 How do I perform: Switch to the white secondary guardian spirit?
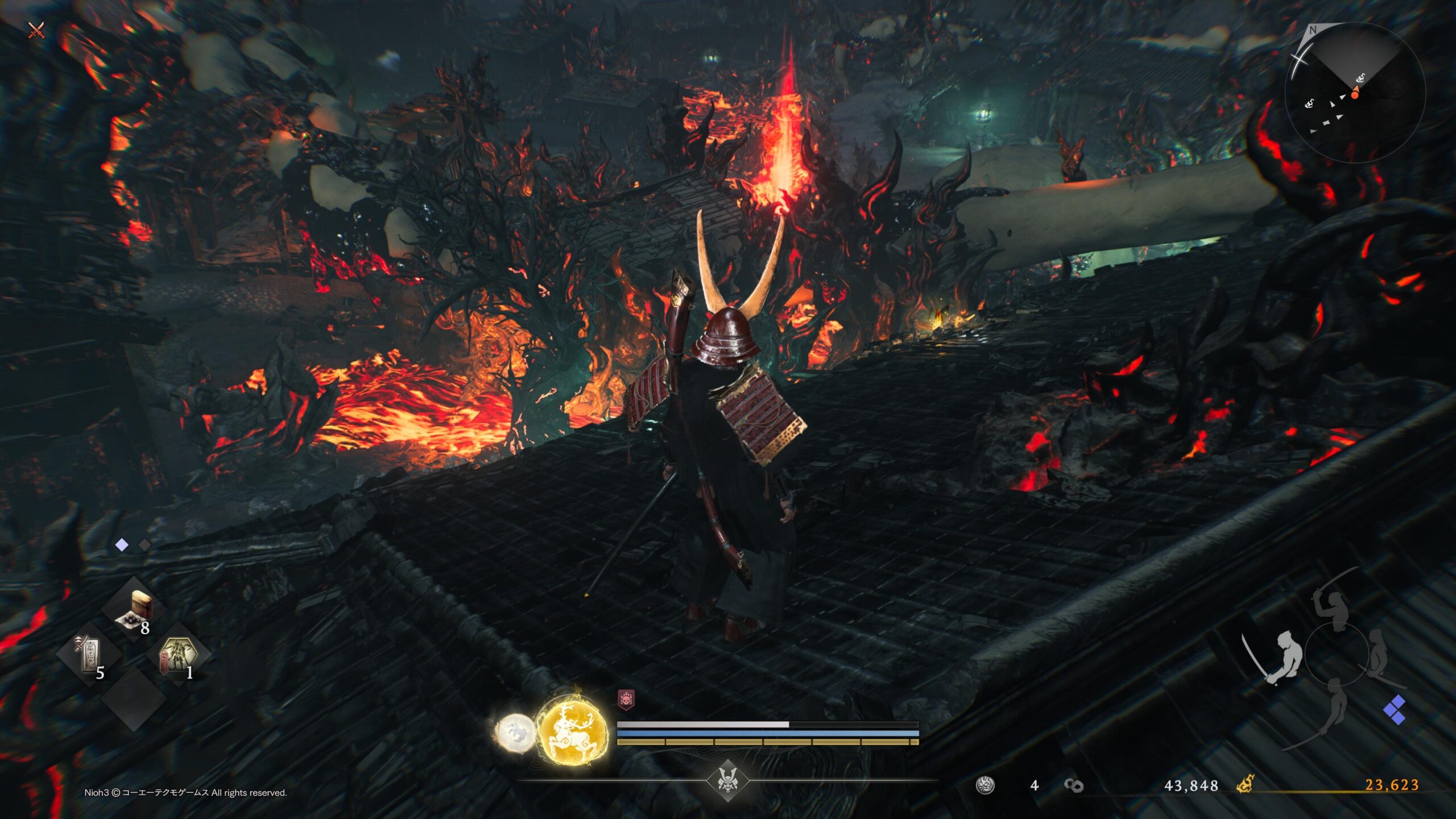pos(515,732)
